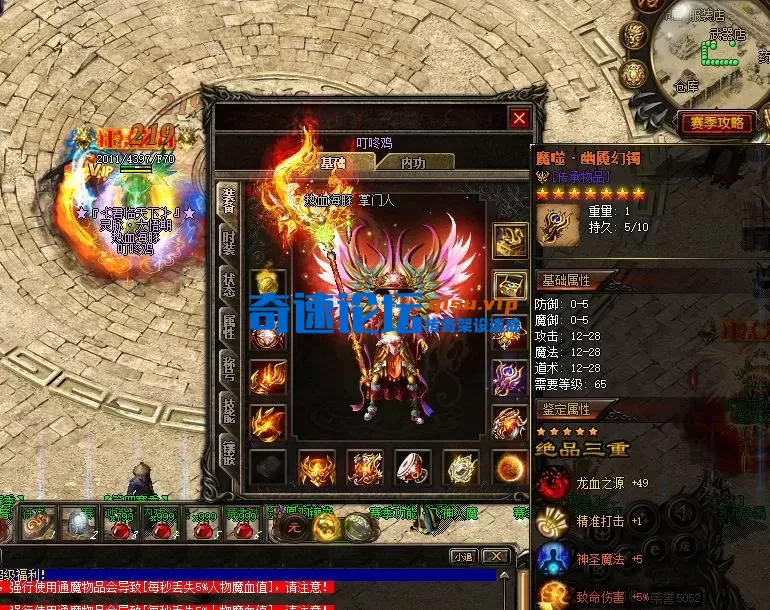Open the 镶嵌 side tab
This screenshot has width=770, height=610.
pyautogui.click(x=229, y=451)
